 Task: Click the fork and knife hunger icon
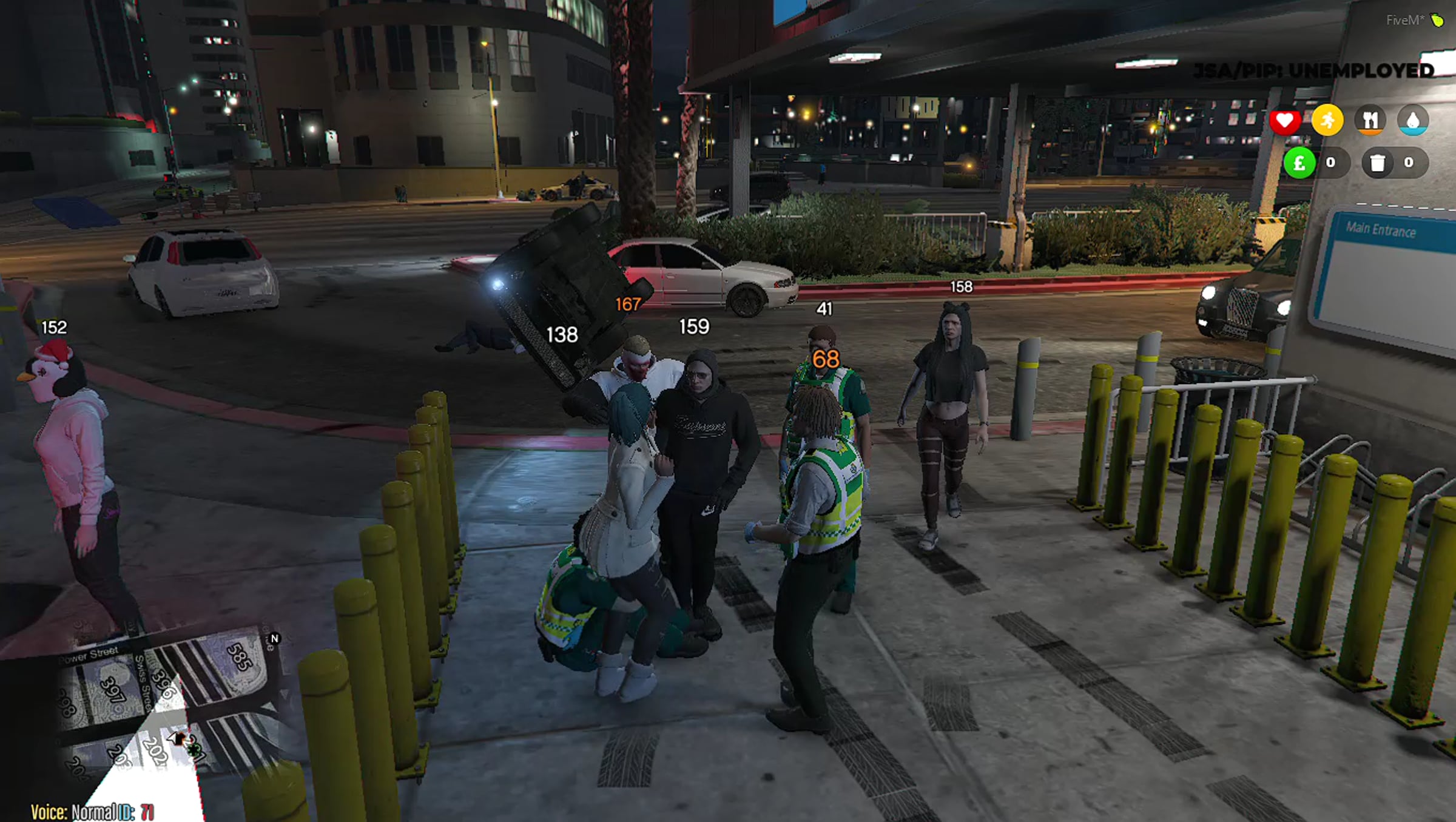coord(1370,120)
